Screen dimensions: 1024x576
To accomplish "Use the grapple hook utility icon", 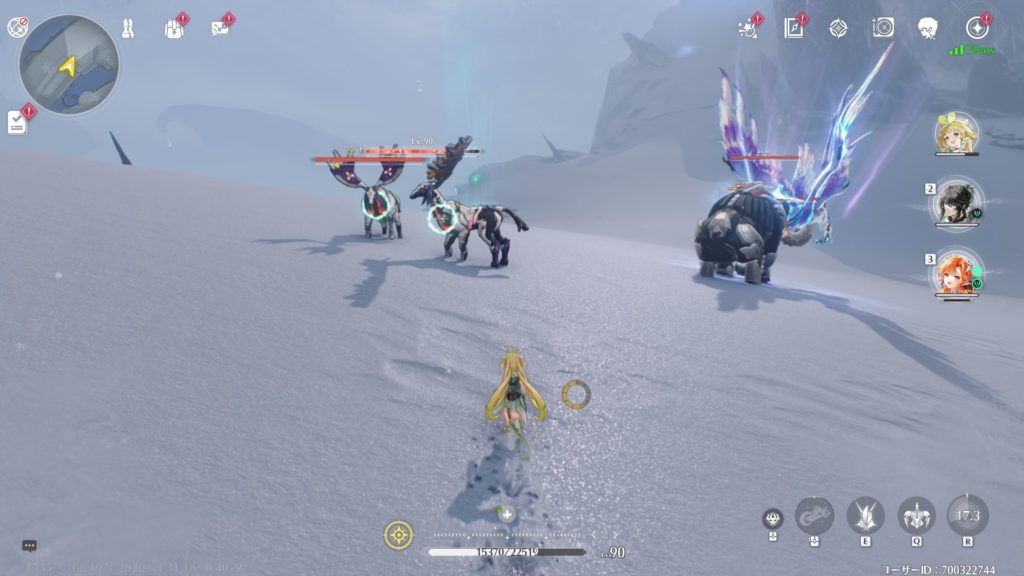I will pyautogui.click(x=814, y=515).
